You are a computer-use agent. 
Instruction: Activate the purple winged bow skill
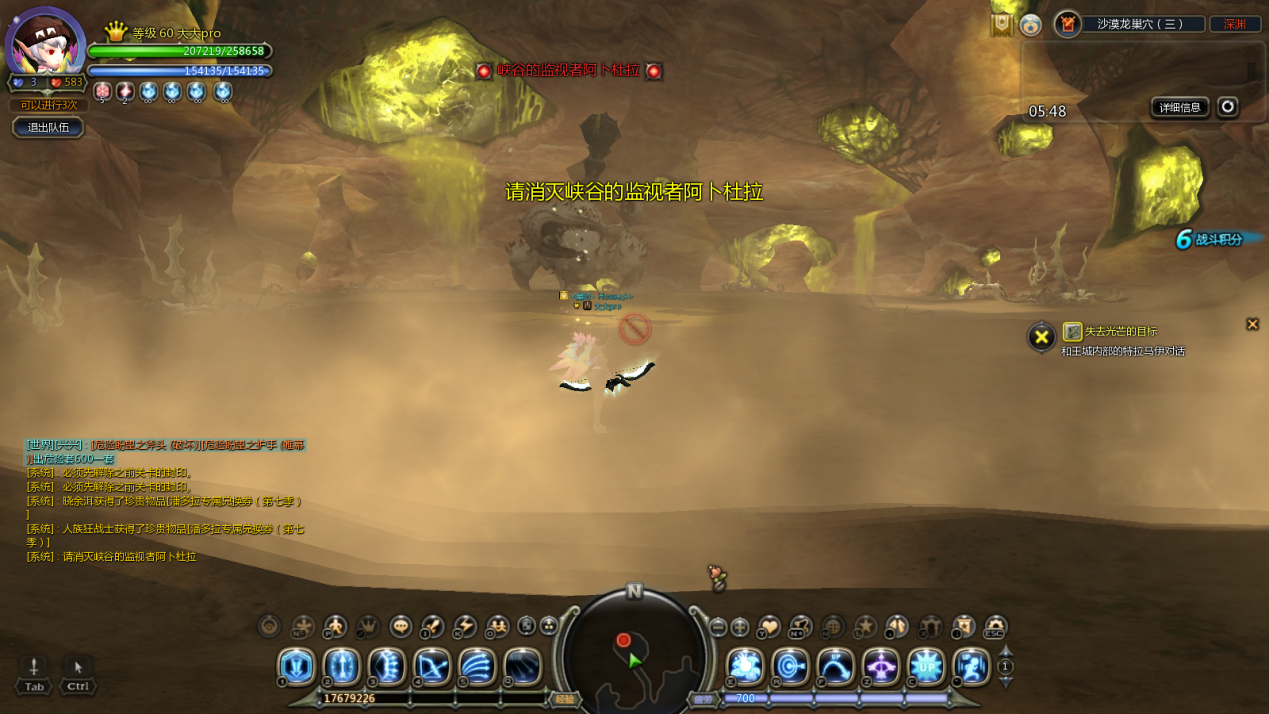pos(881,666)
